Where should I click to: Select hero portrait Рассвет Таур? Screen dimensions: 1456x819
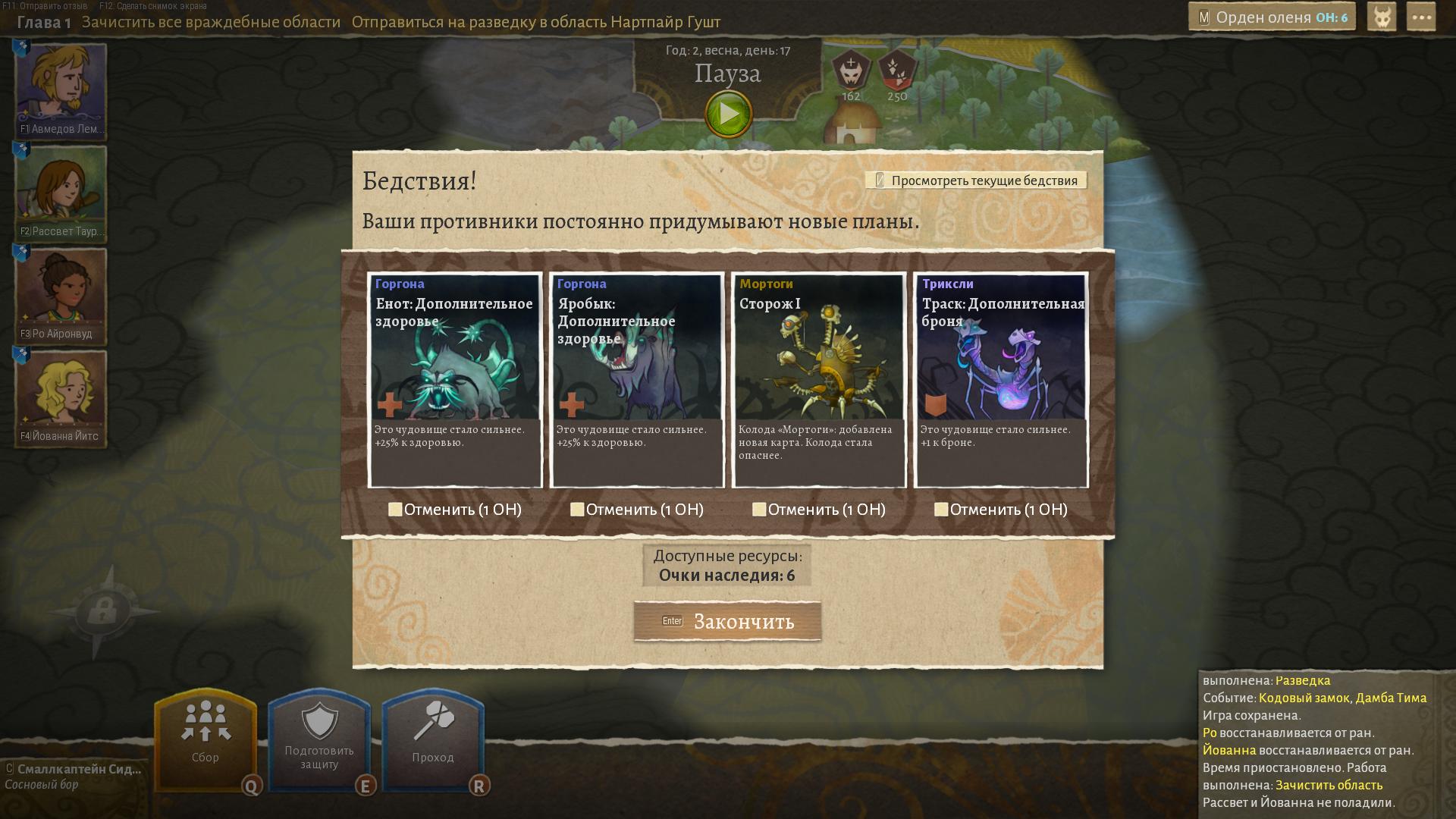point(61,193)
